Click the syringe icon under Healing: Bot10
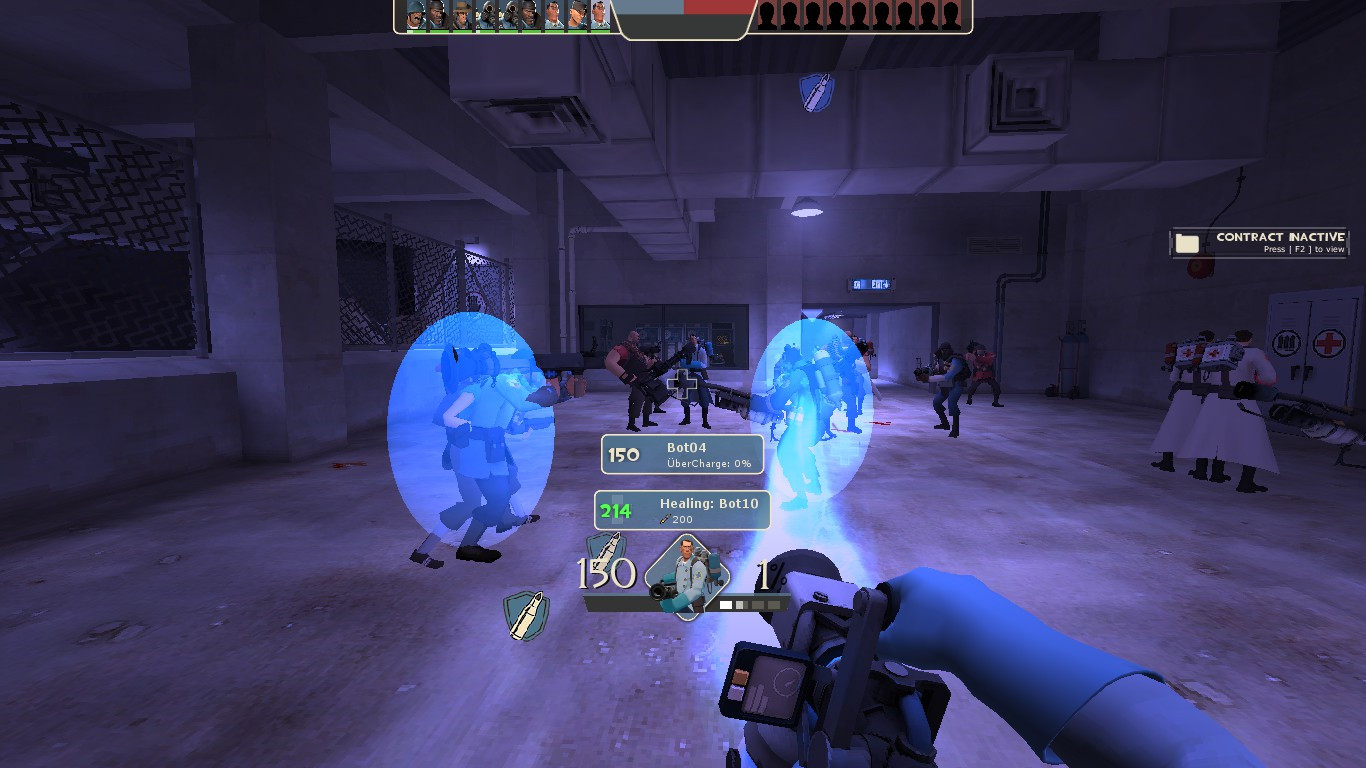The width and height of the screenshot is (1366, 768). [664, 520]
